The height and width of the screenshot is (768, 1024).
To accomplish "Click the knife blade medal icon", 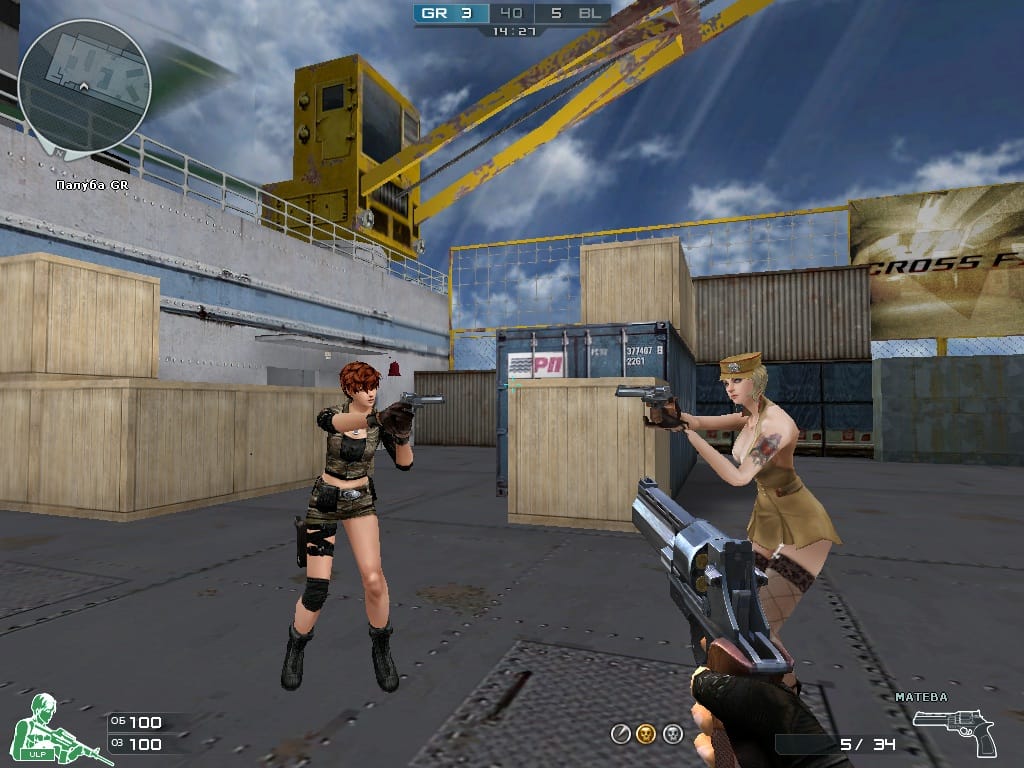I will [x=621, y=734].
